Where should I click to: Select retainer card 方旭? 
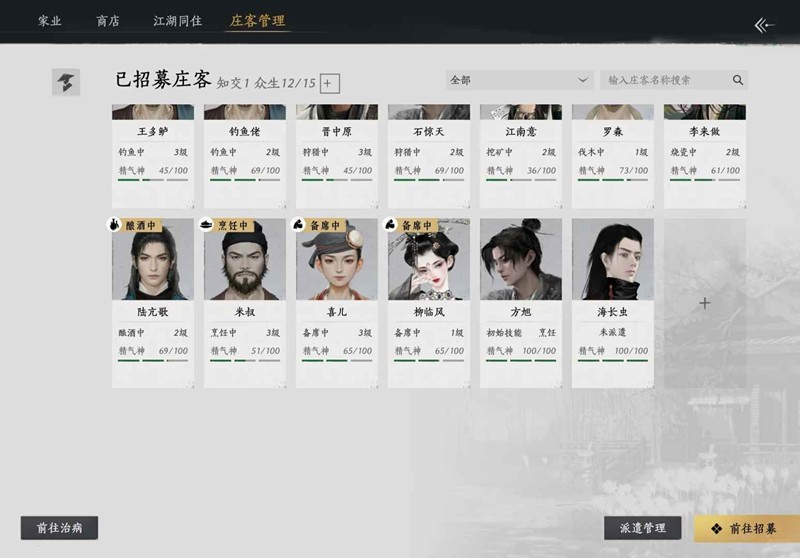click(521, 300)
